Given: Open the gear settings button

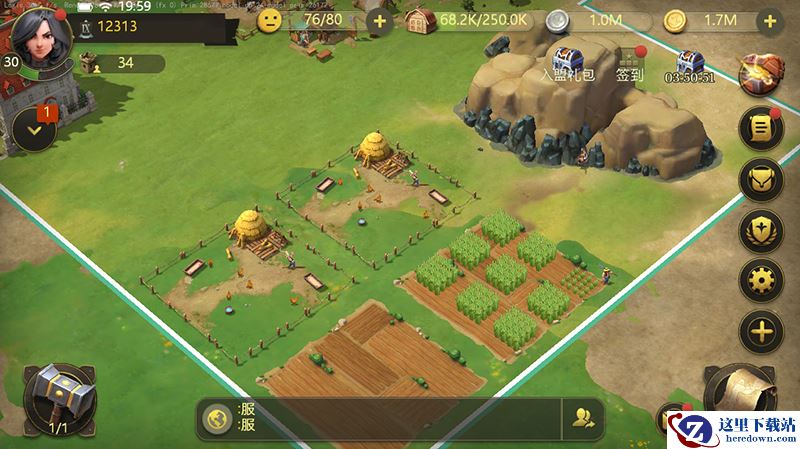Looking at the screenshot, I should point(761,281).
